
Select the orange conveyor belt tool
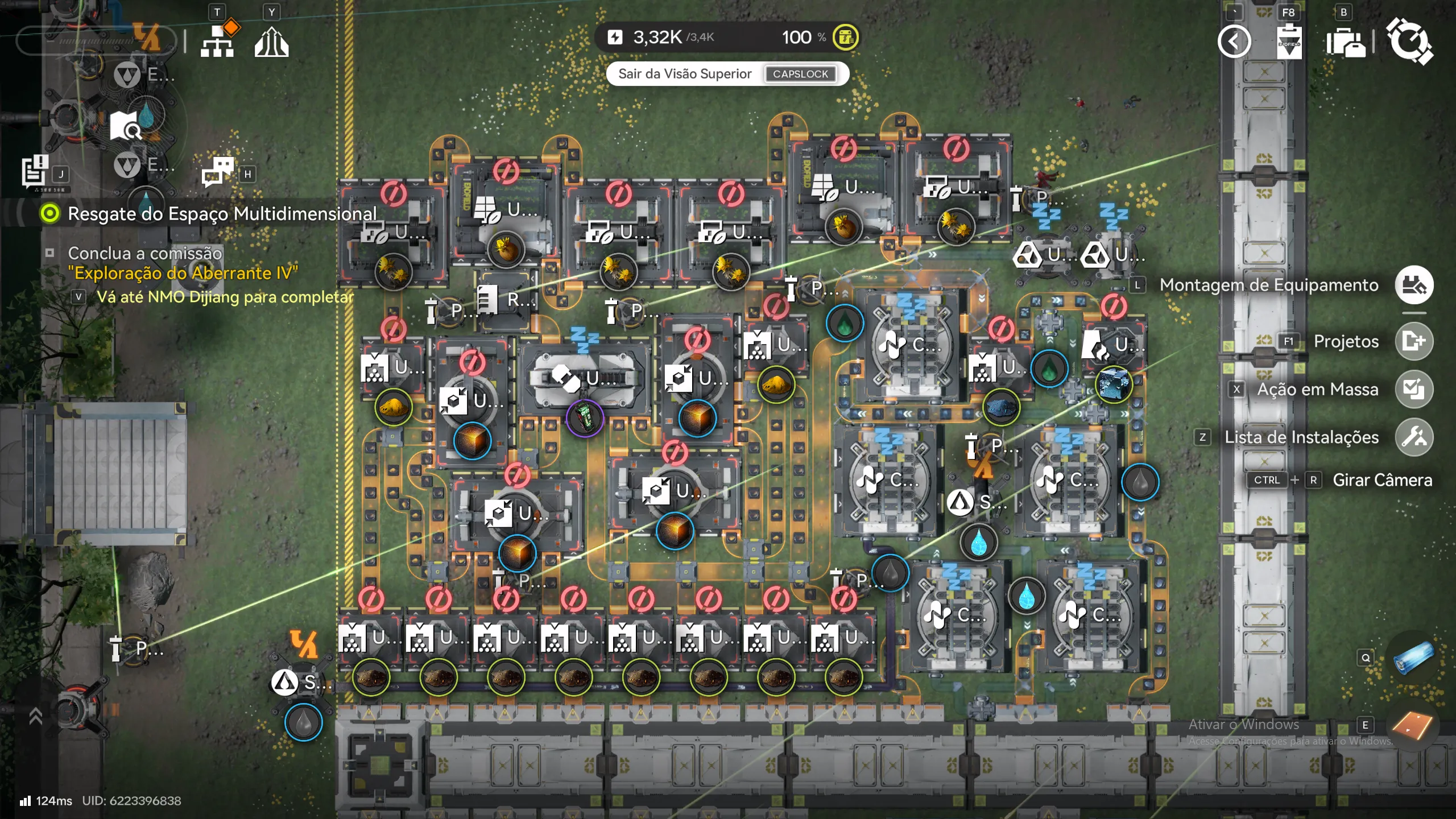(x=1413, y=725)
